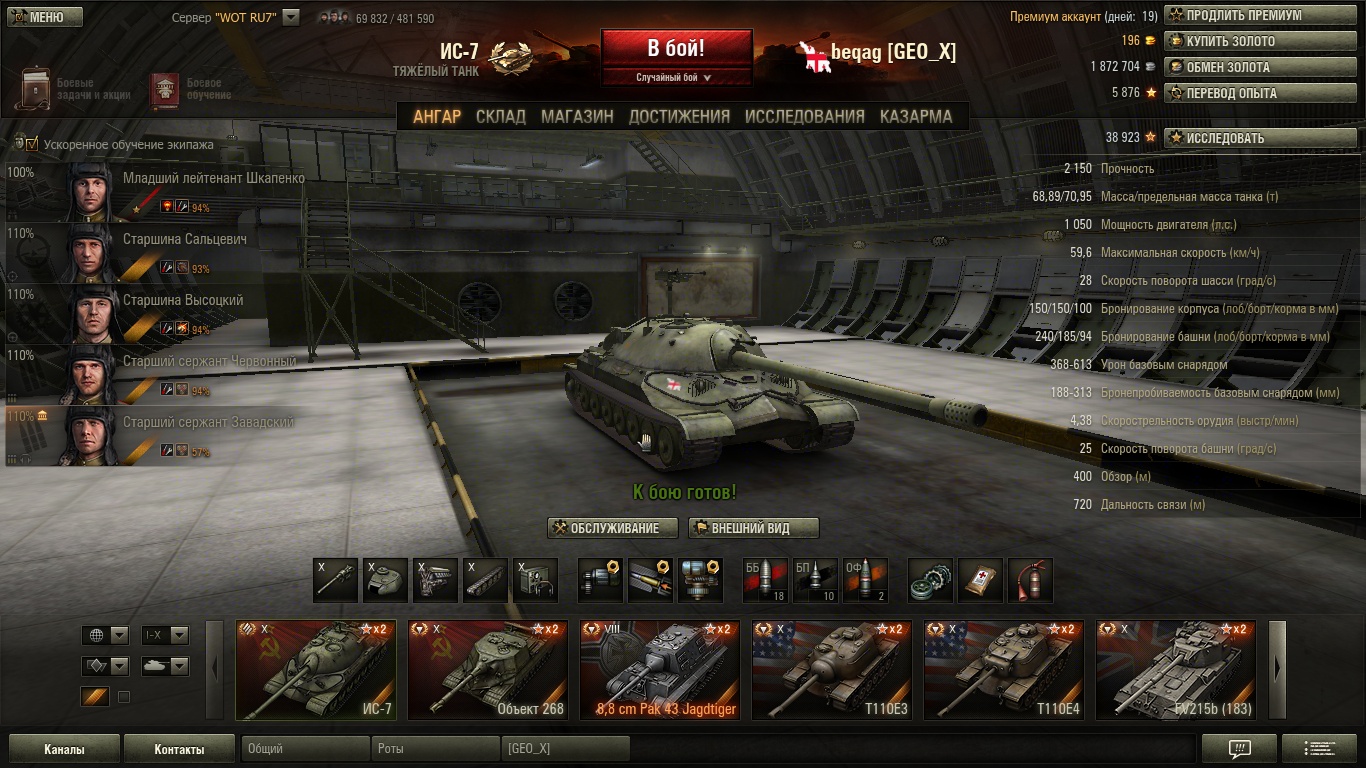Open ВНЕШНИЙ ВИД customization
1366x768 pixels.
[754, 528]
